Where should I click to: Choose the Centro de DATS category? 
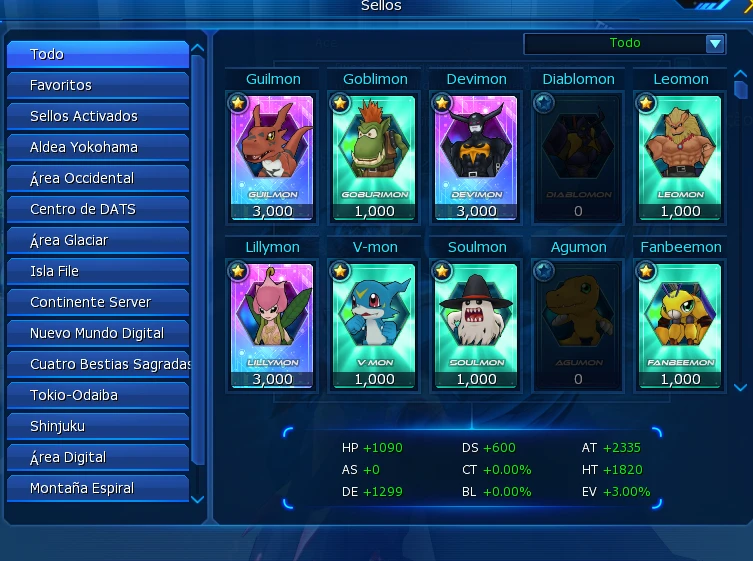(x=97, y=209)
